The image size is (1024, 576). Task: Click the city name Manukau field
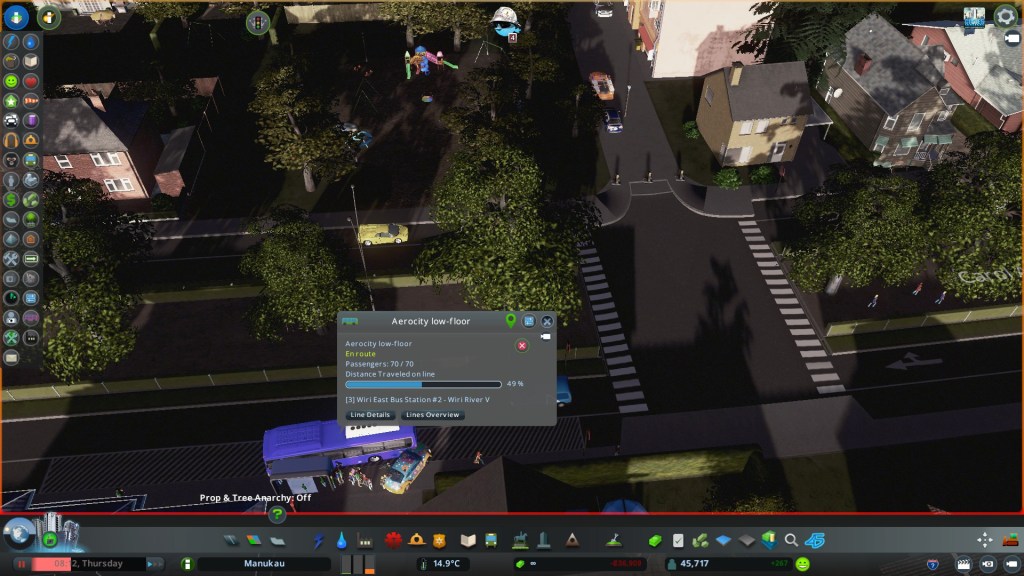click(264, 564)
